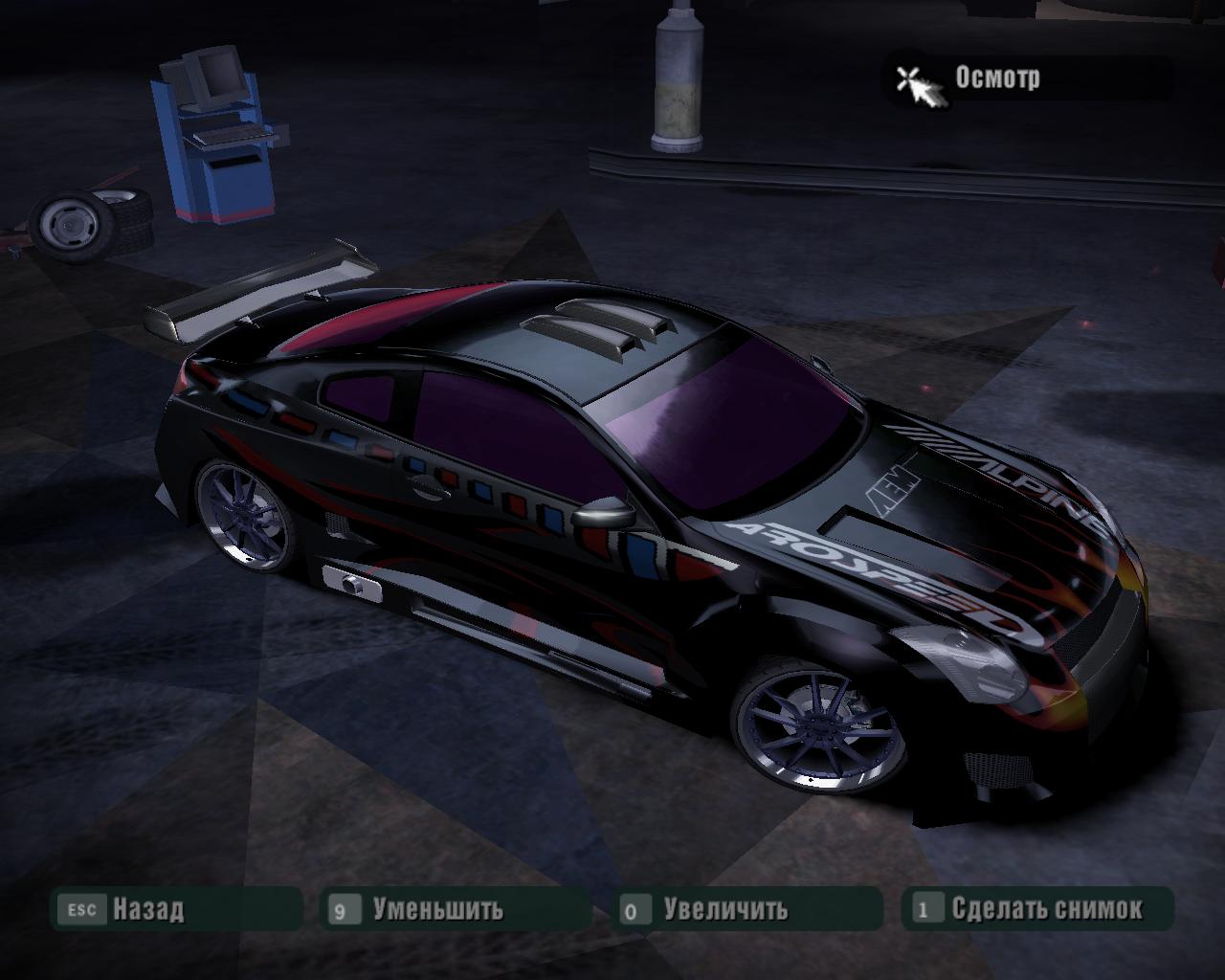The width and height of the screenshot is (1225, 980).
Task: Activate the Осмотр inspect mode label
Action: [x=996, y=78]
